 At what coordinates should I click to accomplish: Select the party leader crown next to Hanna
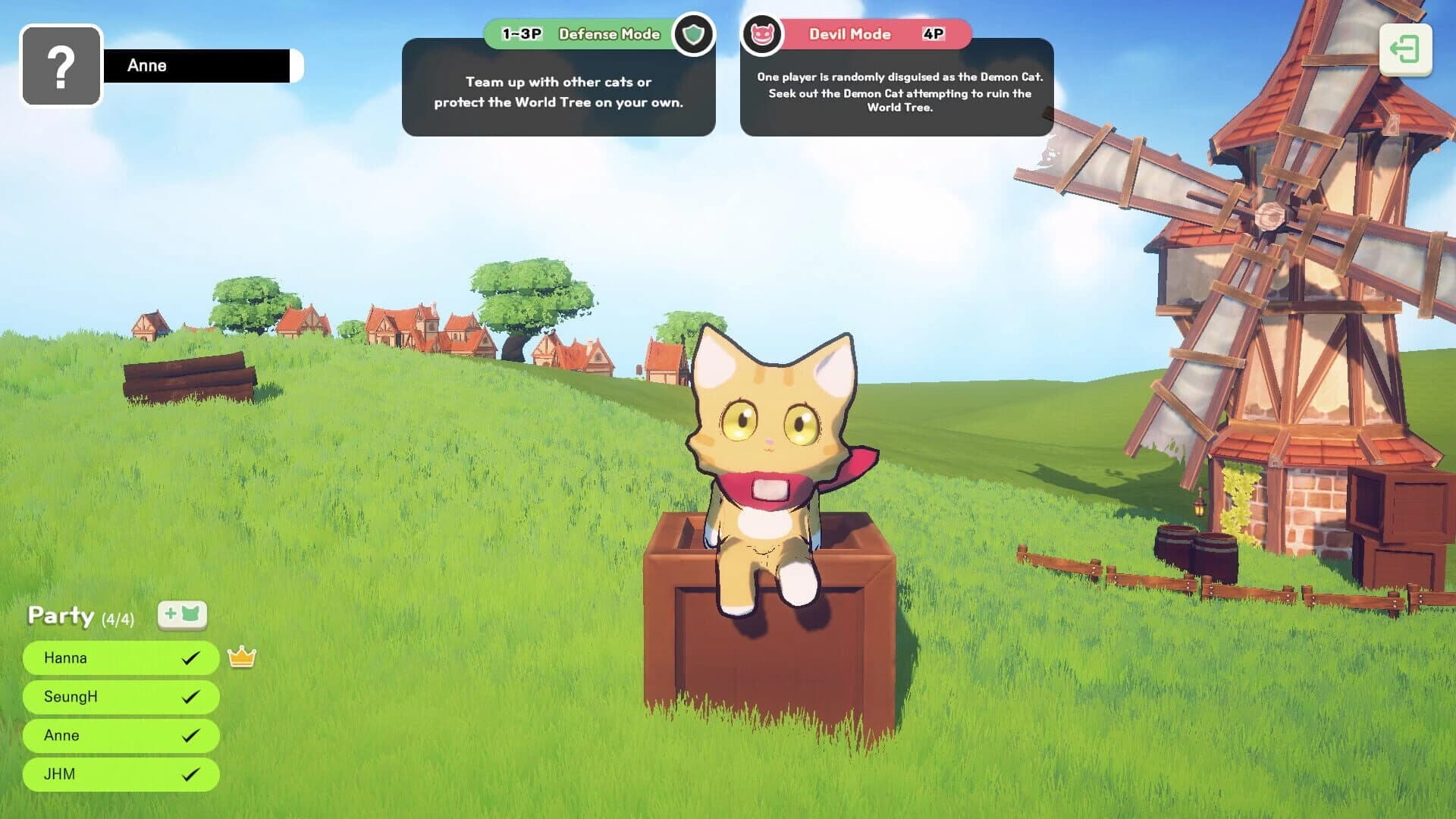[240, 657]
